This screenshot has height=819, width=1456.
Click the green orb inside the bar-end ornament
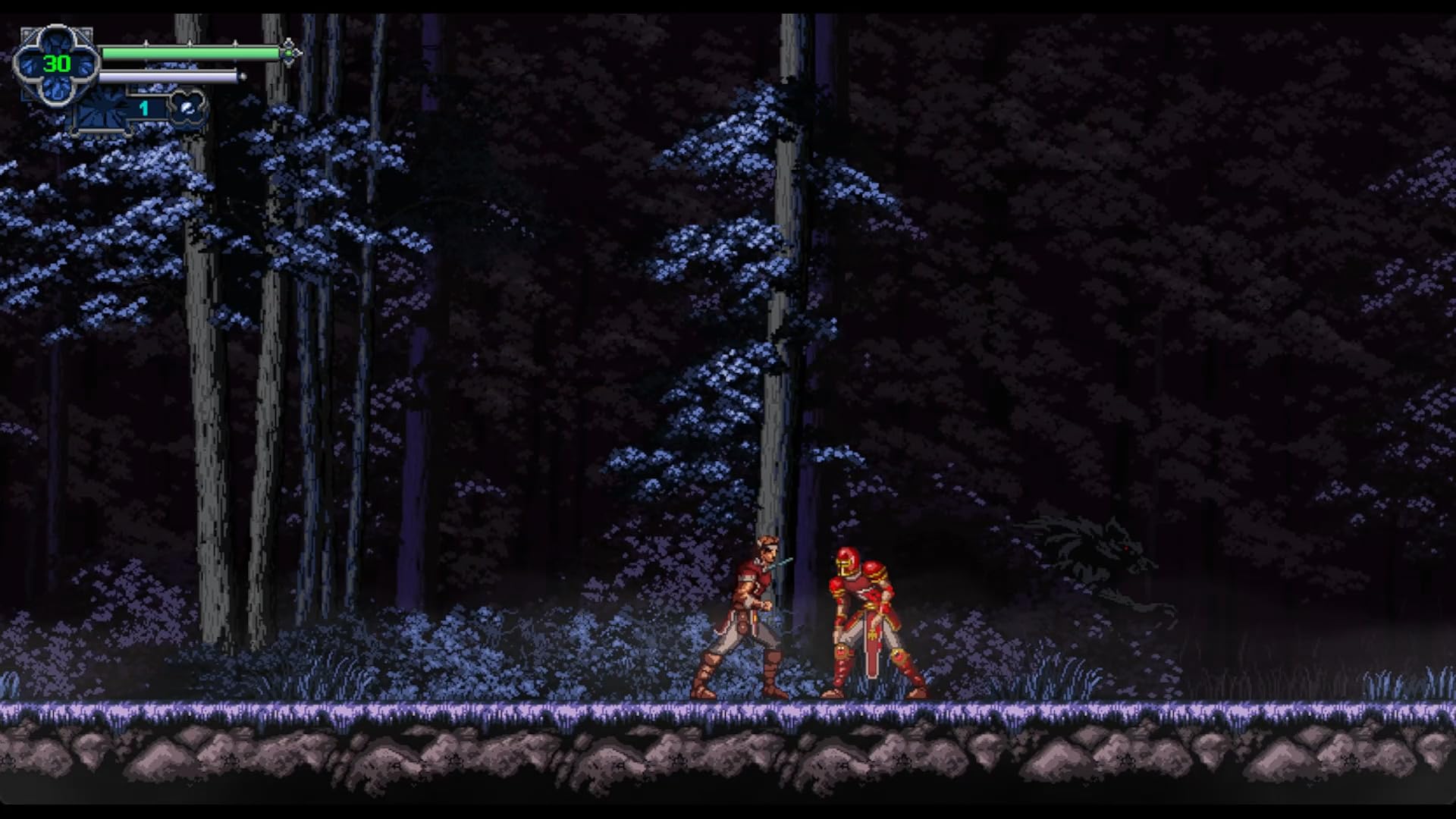click(289, 52)
